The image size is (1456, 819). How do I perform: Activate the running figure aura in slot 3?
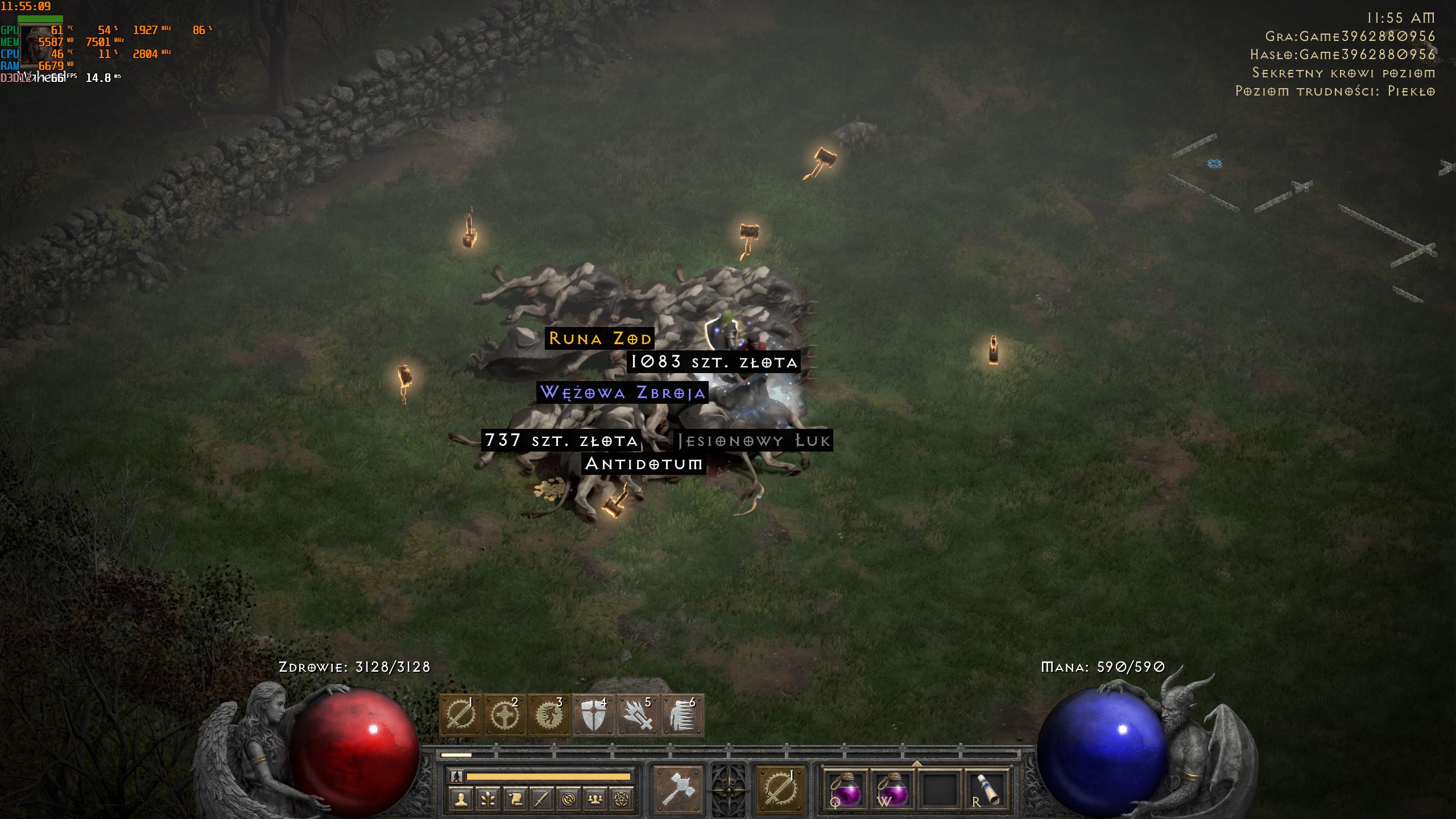click(x=549, y=715)
